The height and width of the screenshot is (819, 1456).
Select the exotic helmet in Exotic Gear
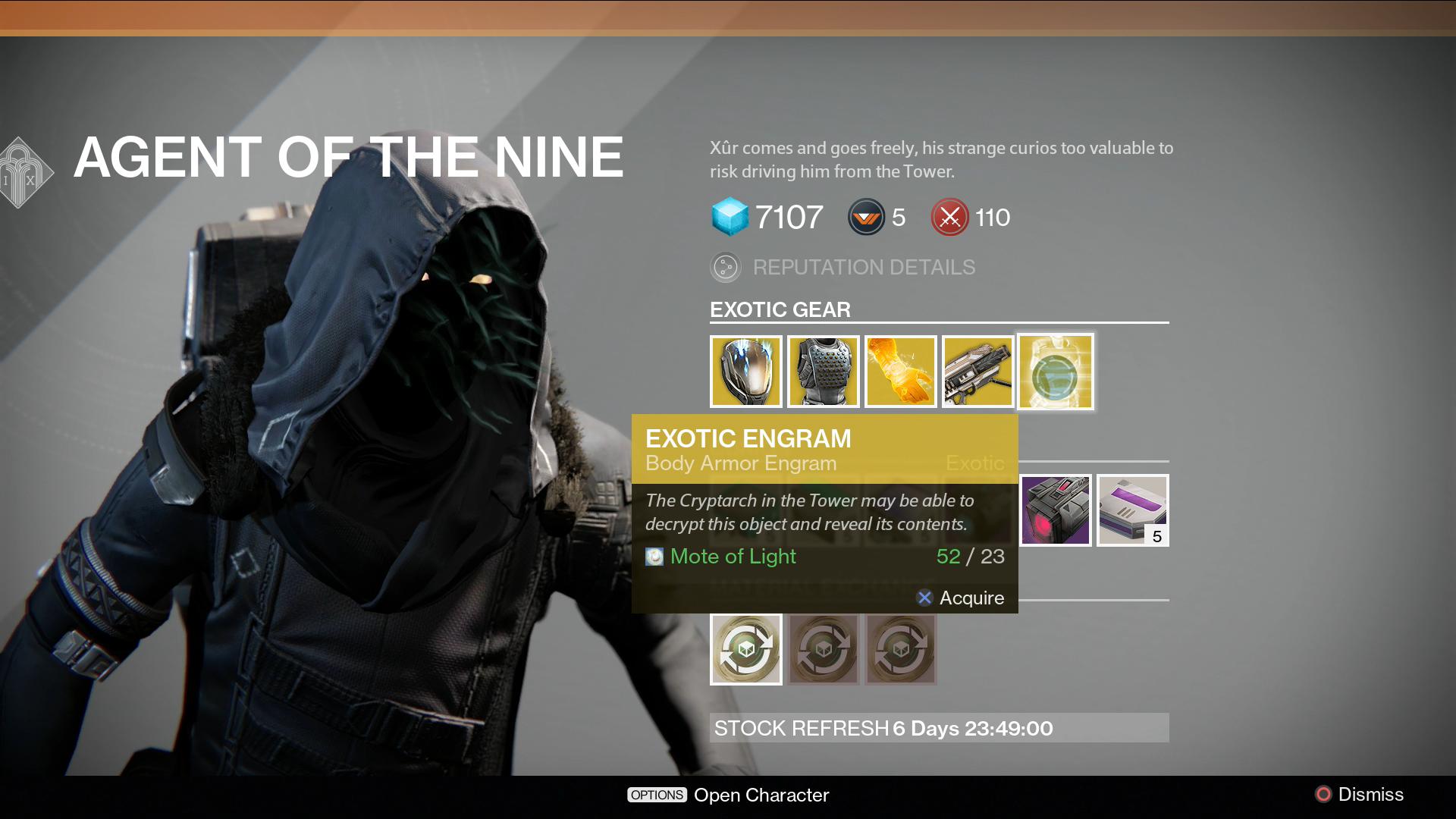747,372
